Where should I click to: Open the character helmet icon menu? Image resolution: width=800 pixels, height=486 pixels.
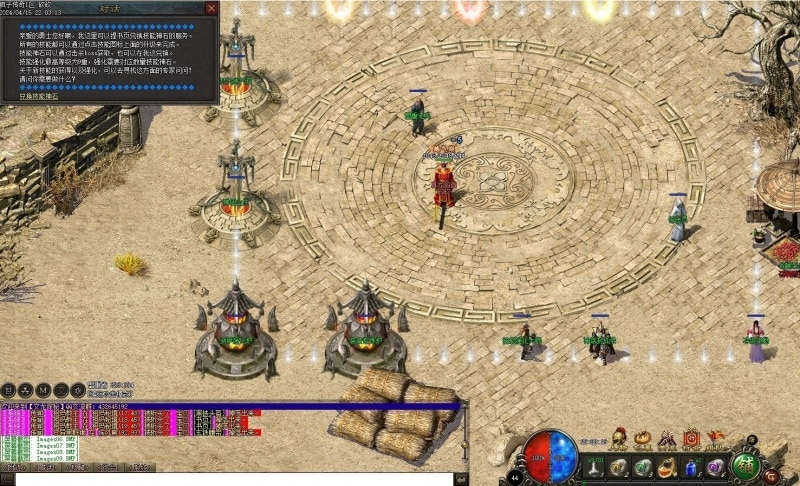pyautogui.click(x=620, y=440)
